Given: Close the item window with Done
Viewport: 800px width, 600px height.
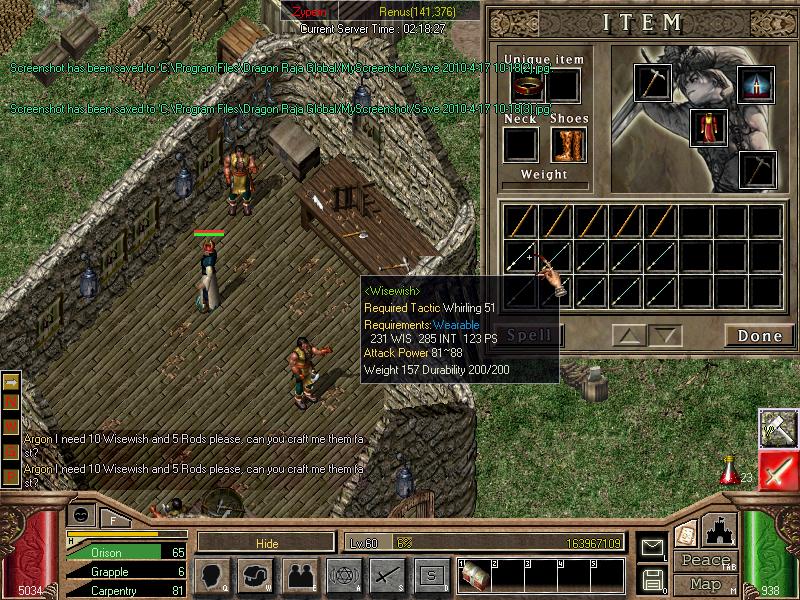Looking at the screenshot, I should pyautogui.click(x=759, y=336).
